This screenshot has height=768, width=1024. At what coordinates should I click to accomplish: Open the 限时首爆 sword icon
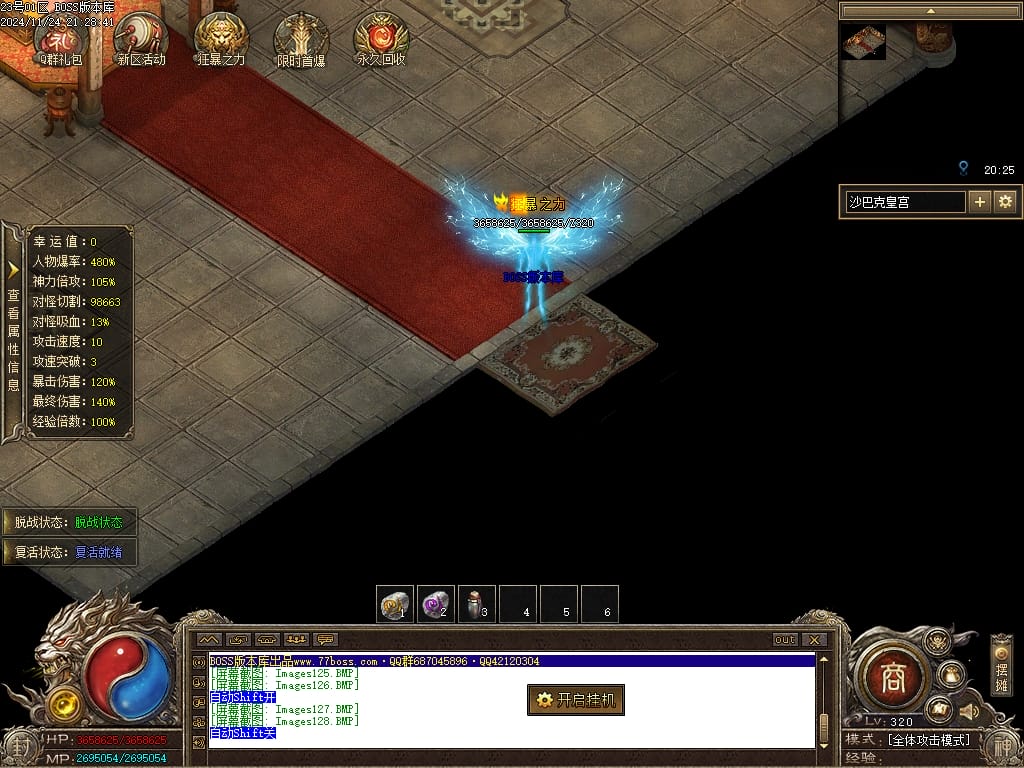(301, 38)
